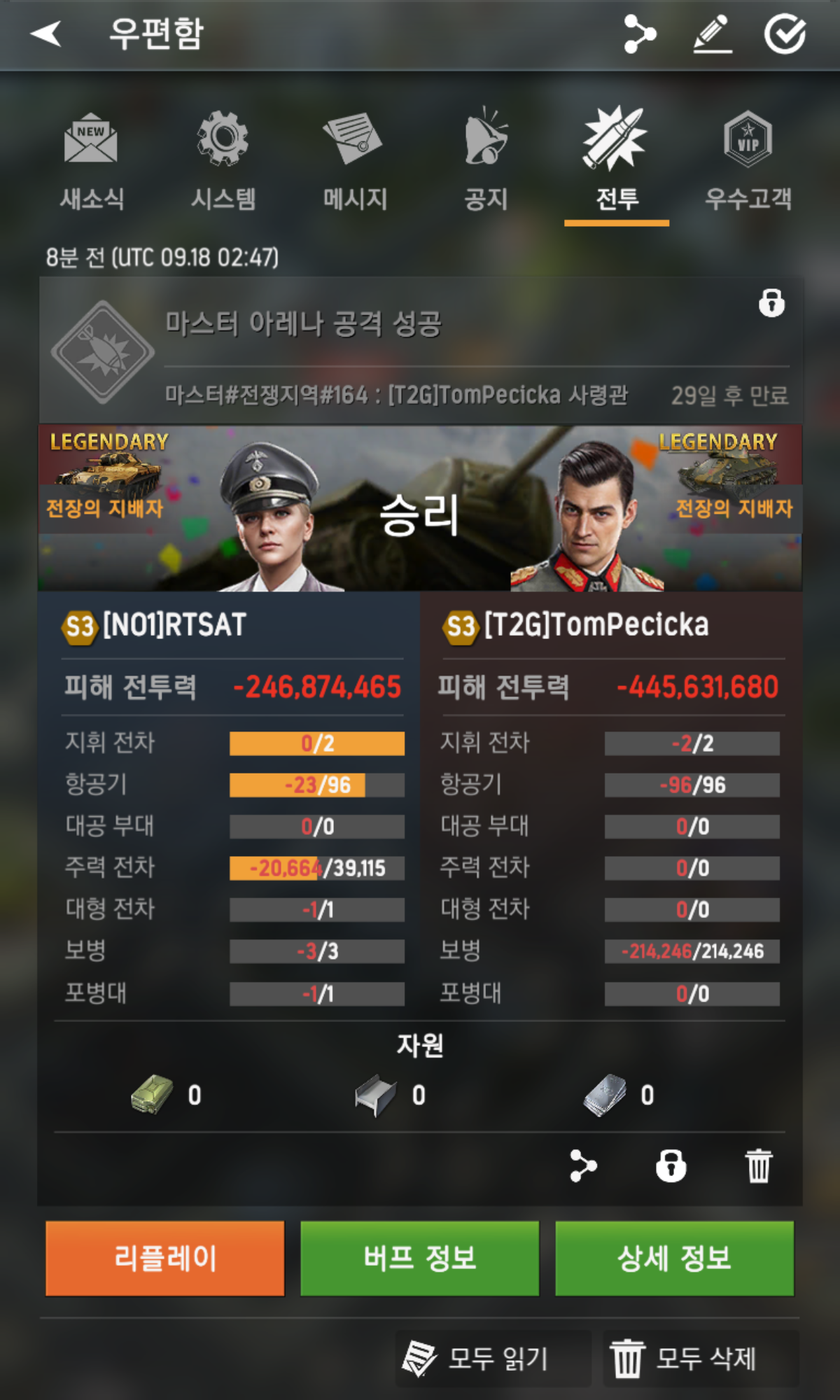Open the pencil edit icon in header

(713, 34)
